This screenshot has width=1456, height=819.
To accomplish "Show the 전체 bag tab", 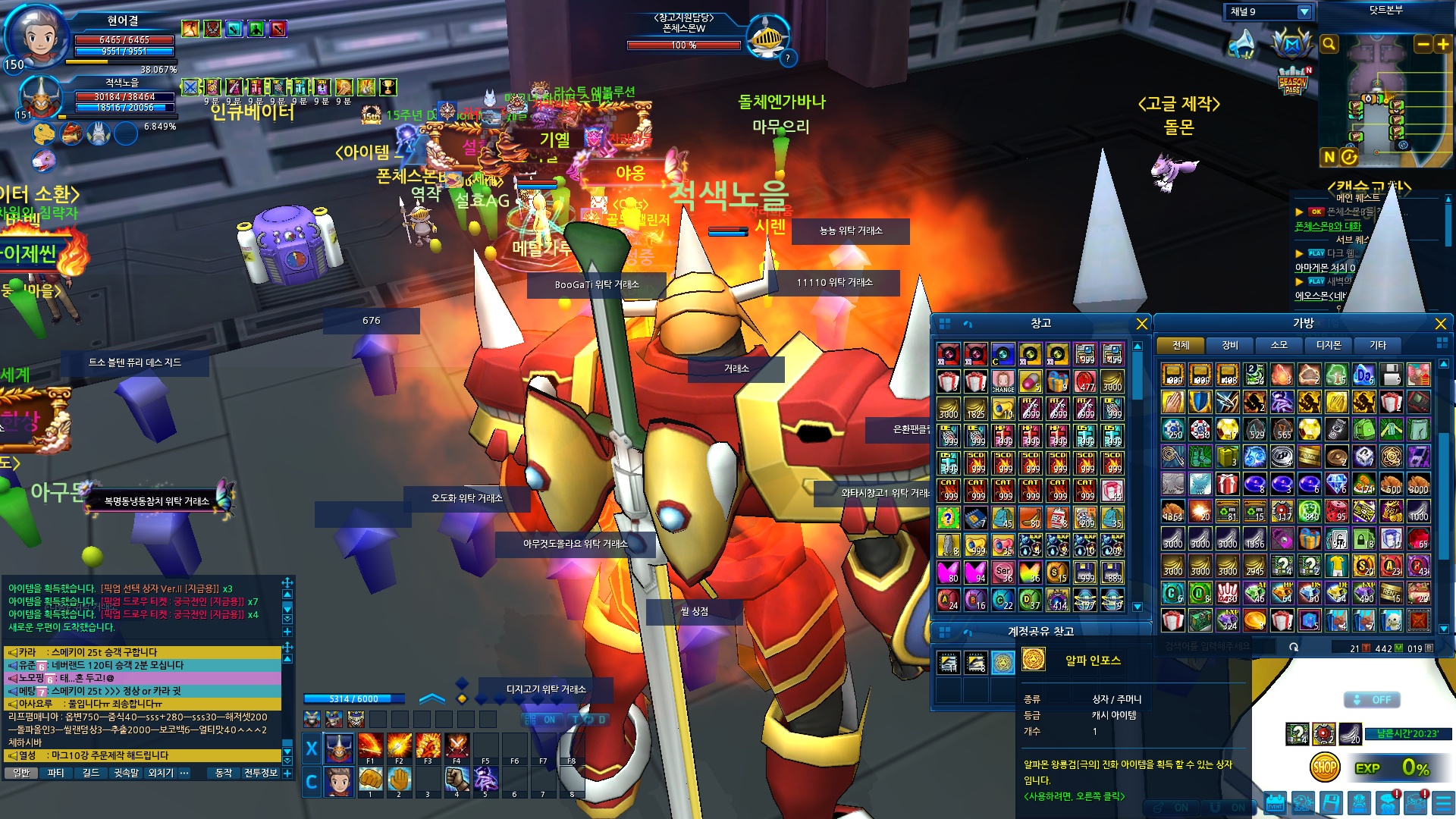I will coord(1181,345).
